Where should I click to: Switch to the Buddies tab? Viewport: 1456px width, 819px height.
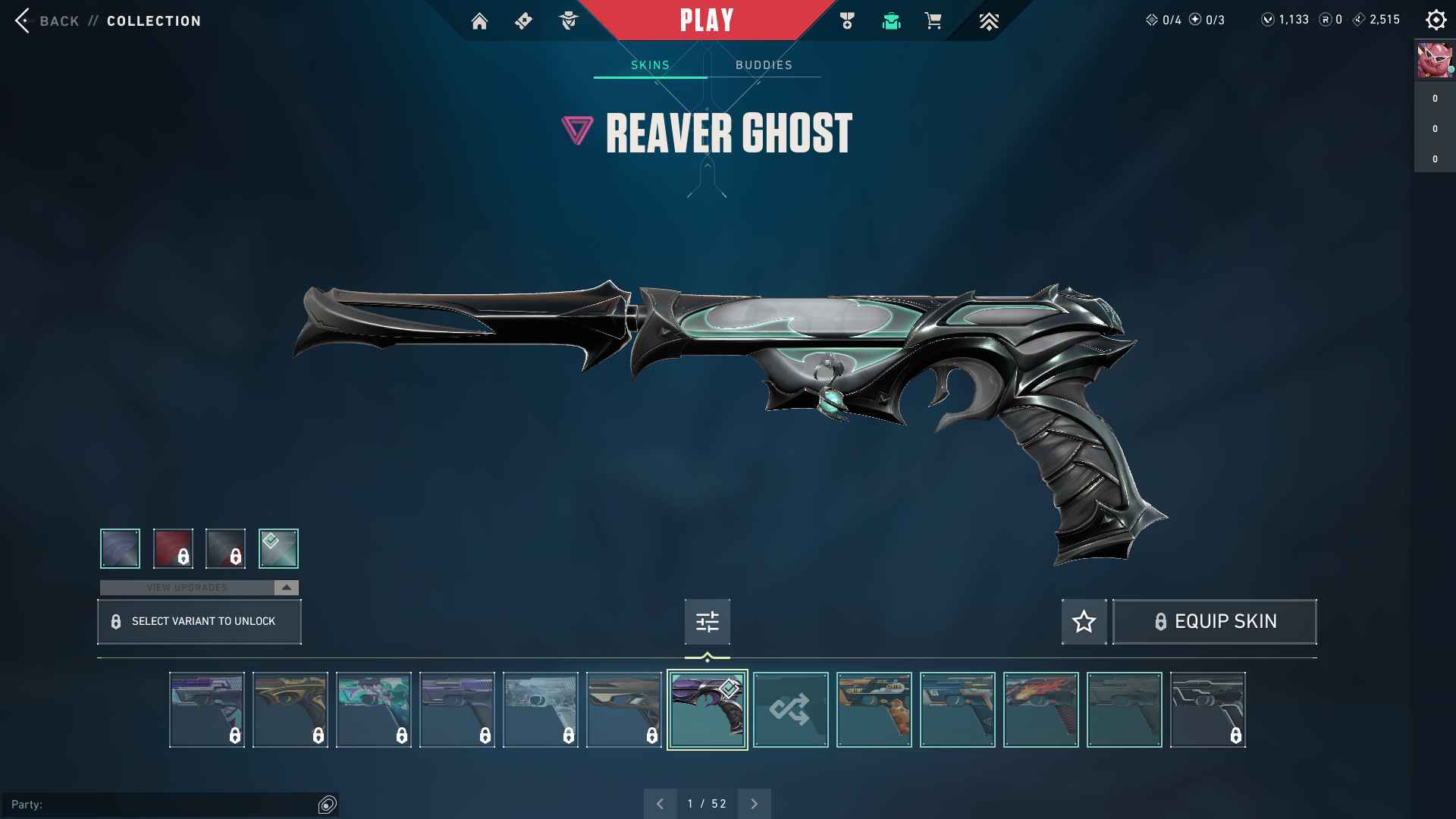pos(764,65)
